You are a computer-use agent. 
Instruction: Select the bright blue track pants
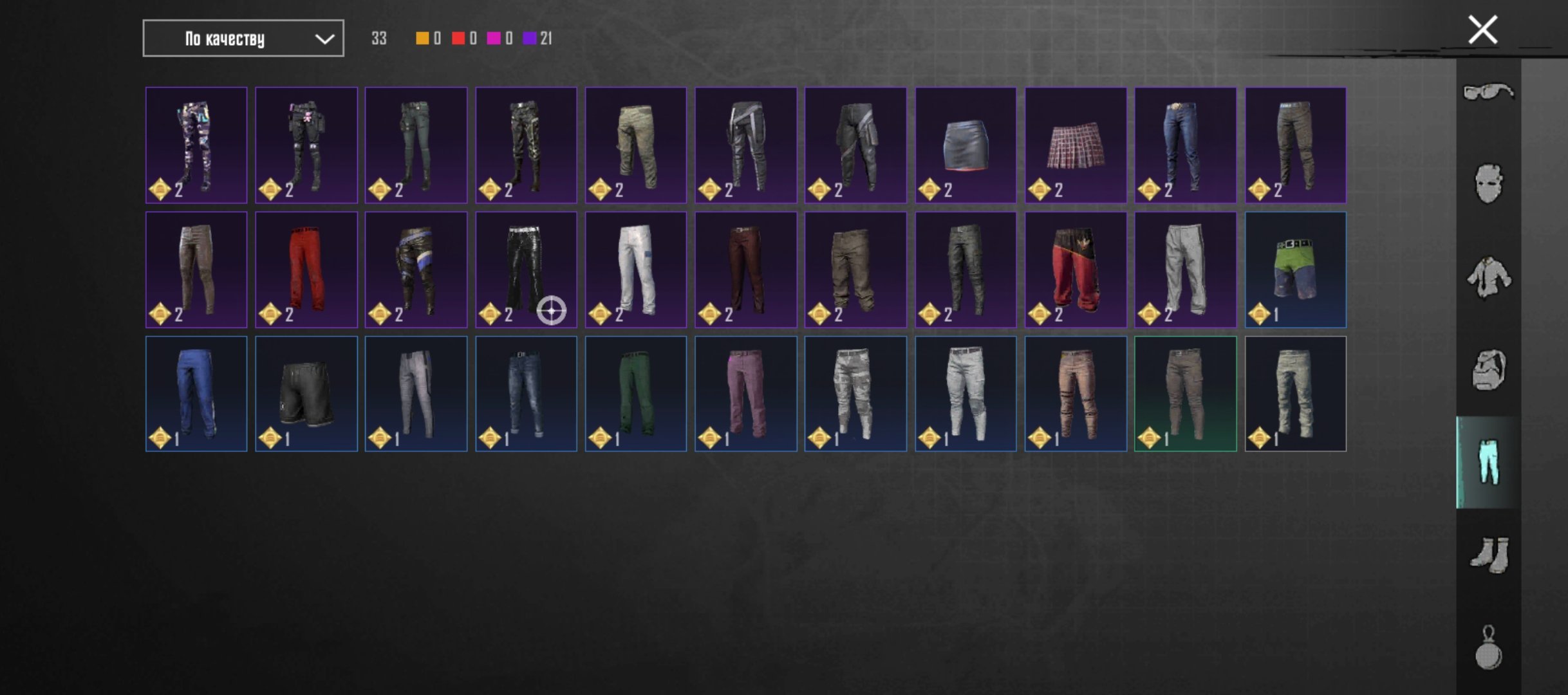(x=196, y=394)
